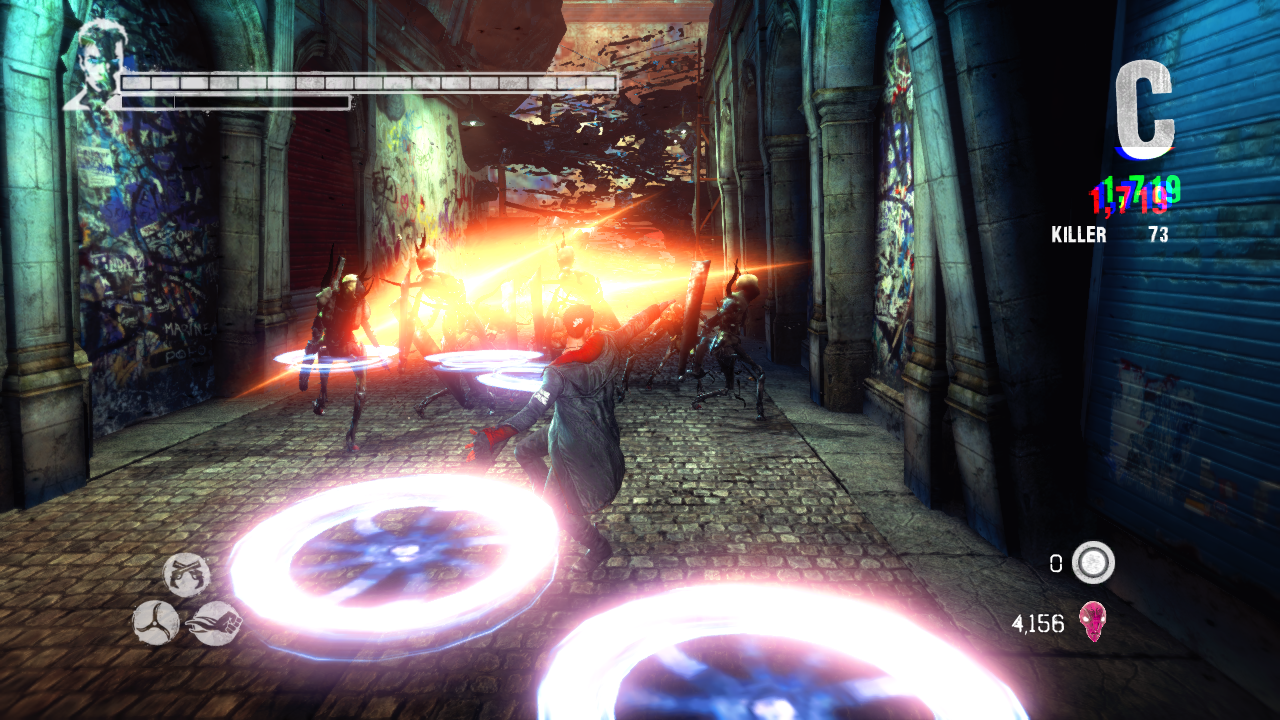This screenshot has height=720, width=1280.
Task: Choose the three-bladed shuriken weapon icon
Action: (x=156, y=622)
